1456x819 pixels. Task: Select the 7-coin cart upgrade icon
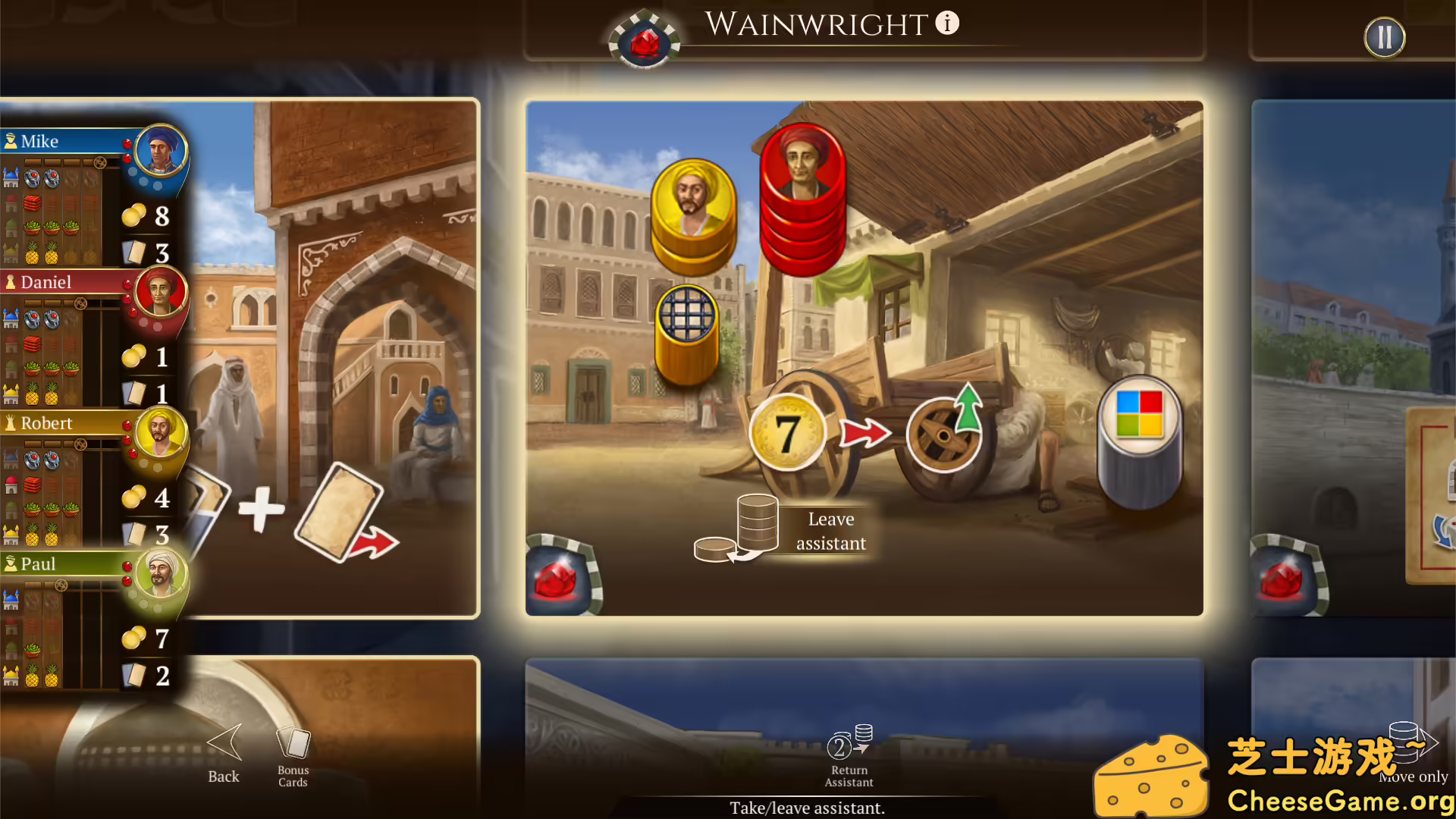(x=787, y=430)
